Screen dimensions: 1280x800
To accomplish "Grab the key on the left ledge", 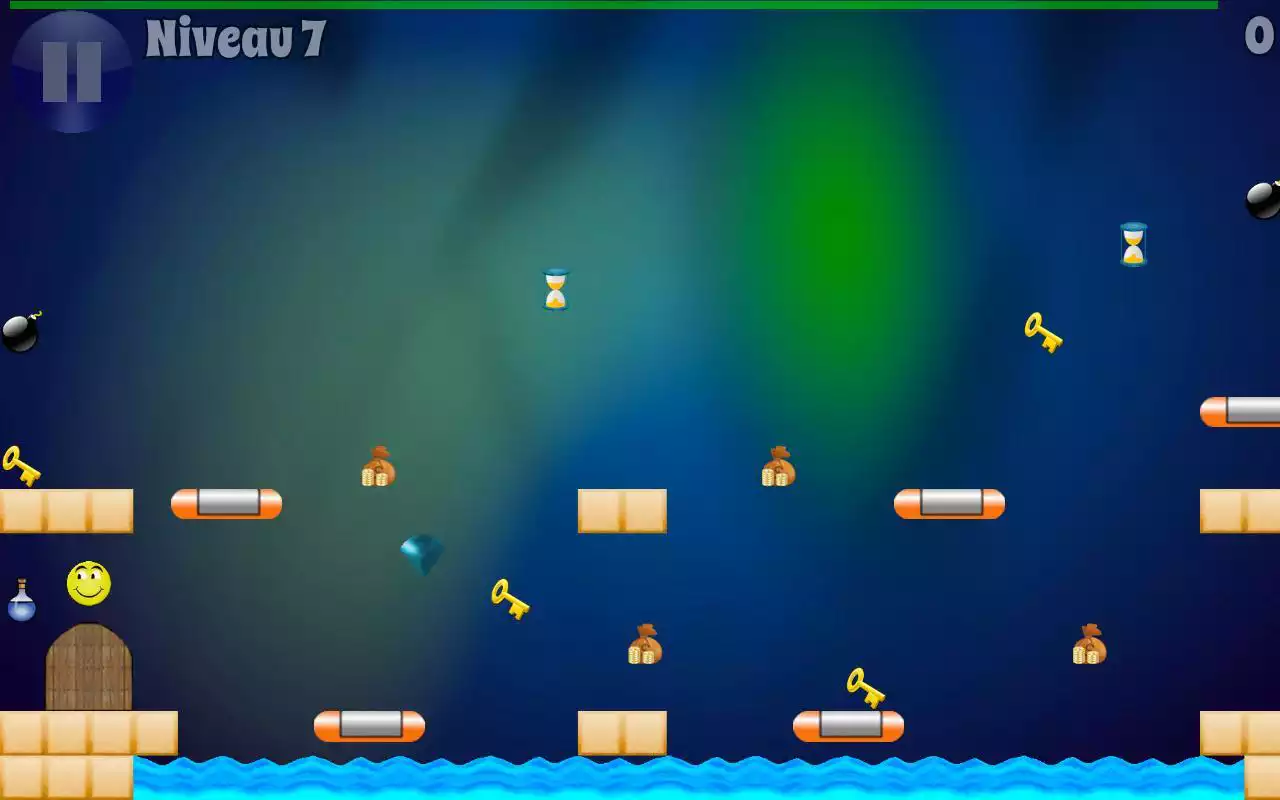I will tap(20, 465).
